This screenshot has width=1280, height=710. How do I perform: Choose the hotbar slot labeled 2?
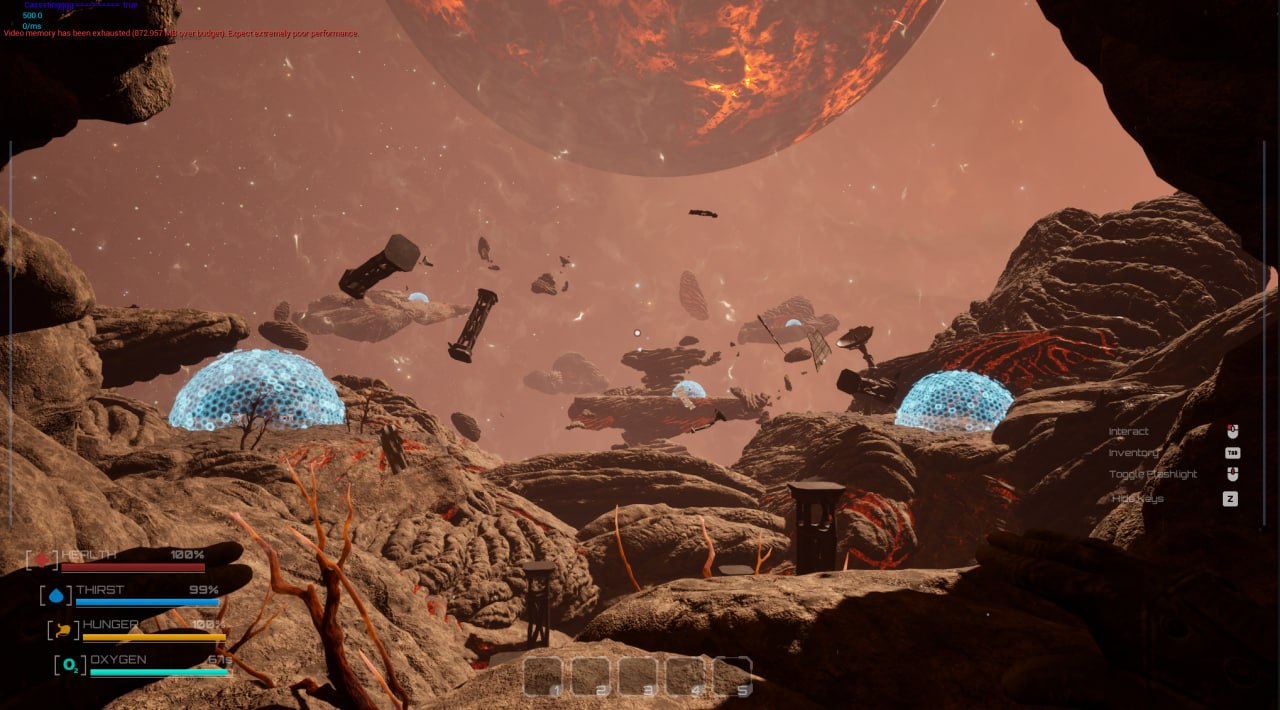tap(590, 676)
